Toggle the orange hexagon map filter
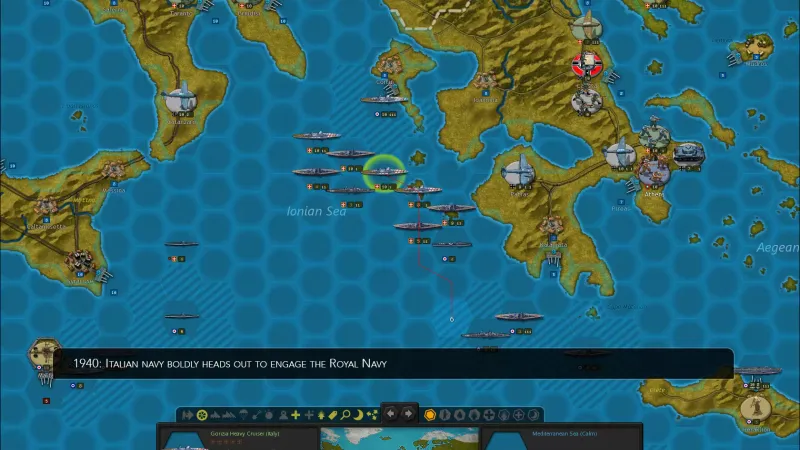This screenshot has width=800, height=450. pos(430,414)
